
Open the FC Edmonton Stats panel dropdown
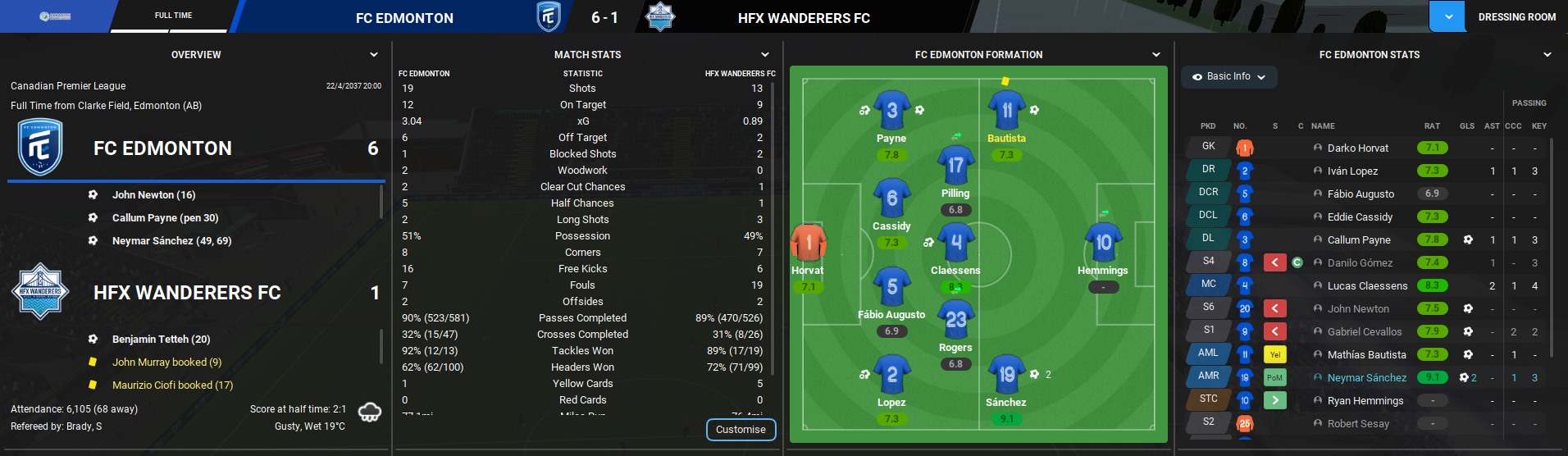[x=1547, y=55]
